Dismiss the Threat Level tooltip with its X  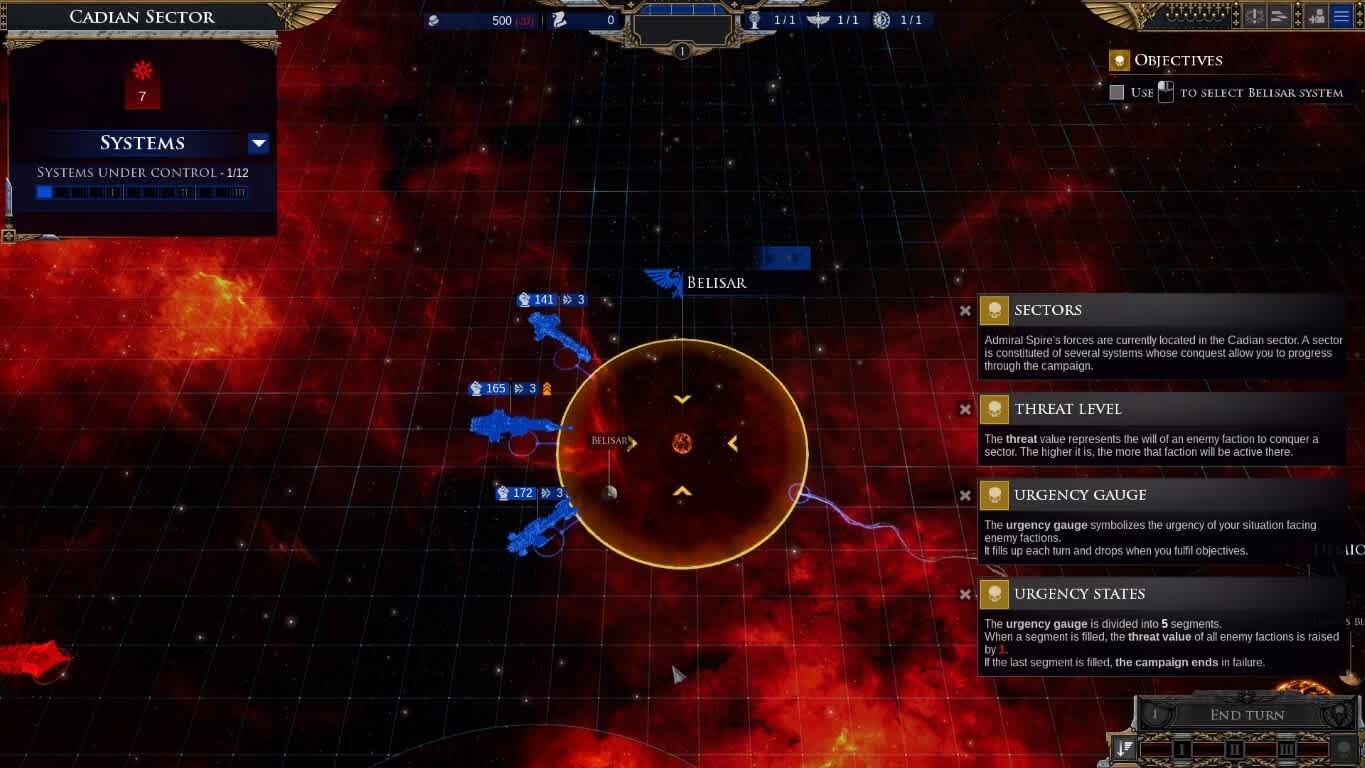coord(965,409)
